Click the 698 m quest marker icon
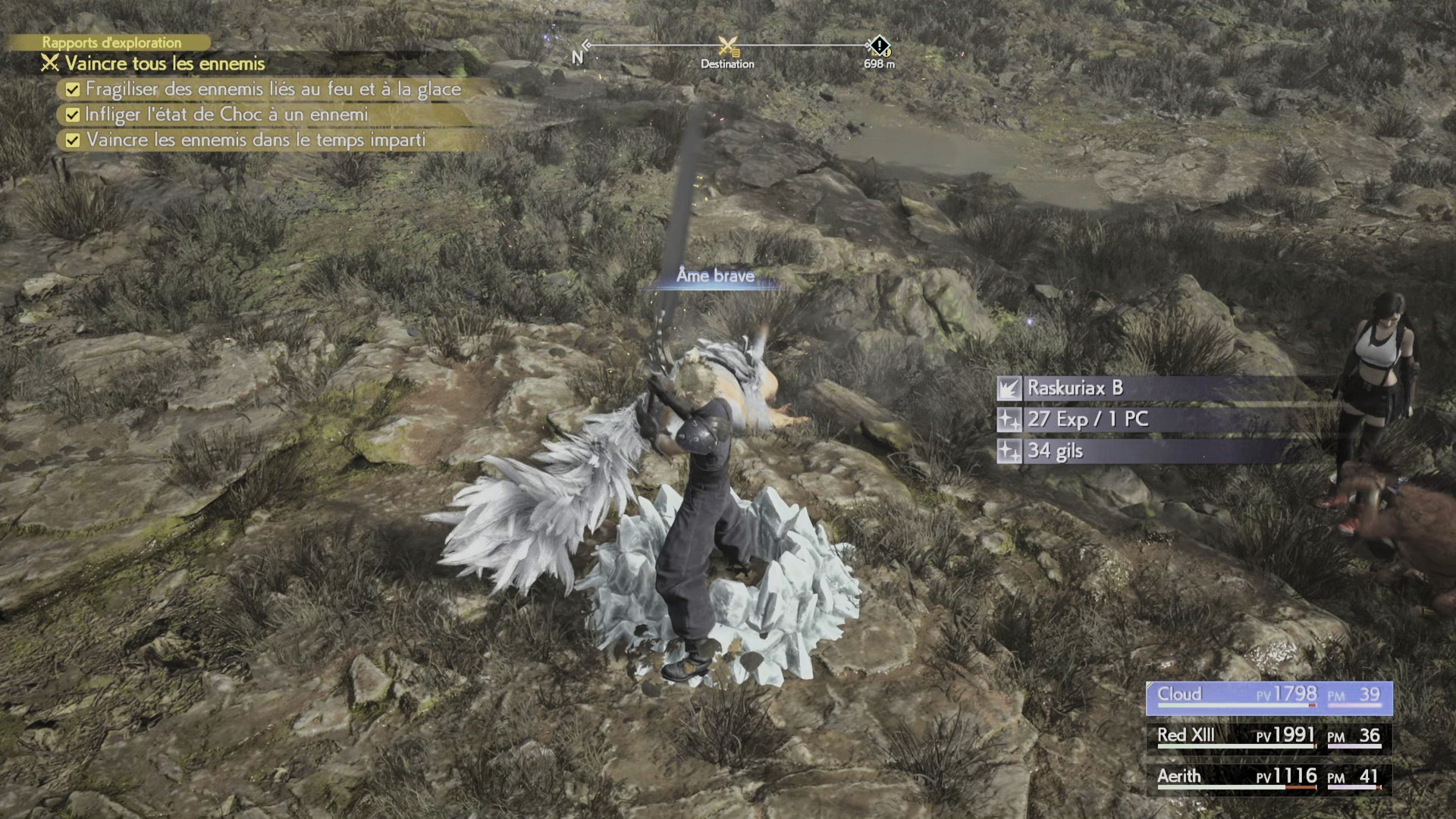 pyautogui.click(x=879, y=46)
